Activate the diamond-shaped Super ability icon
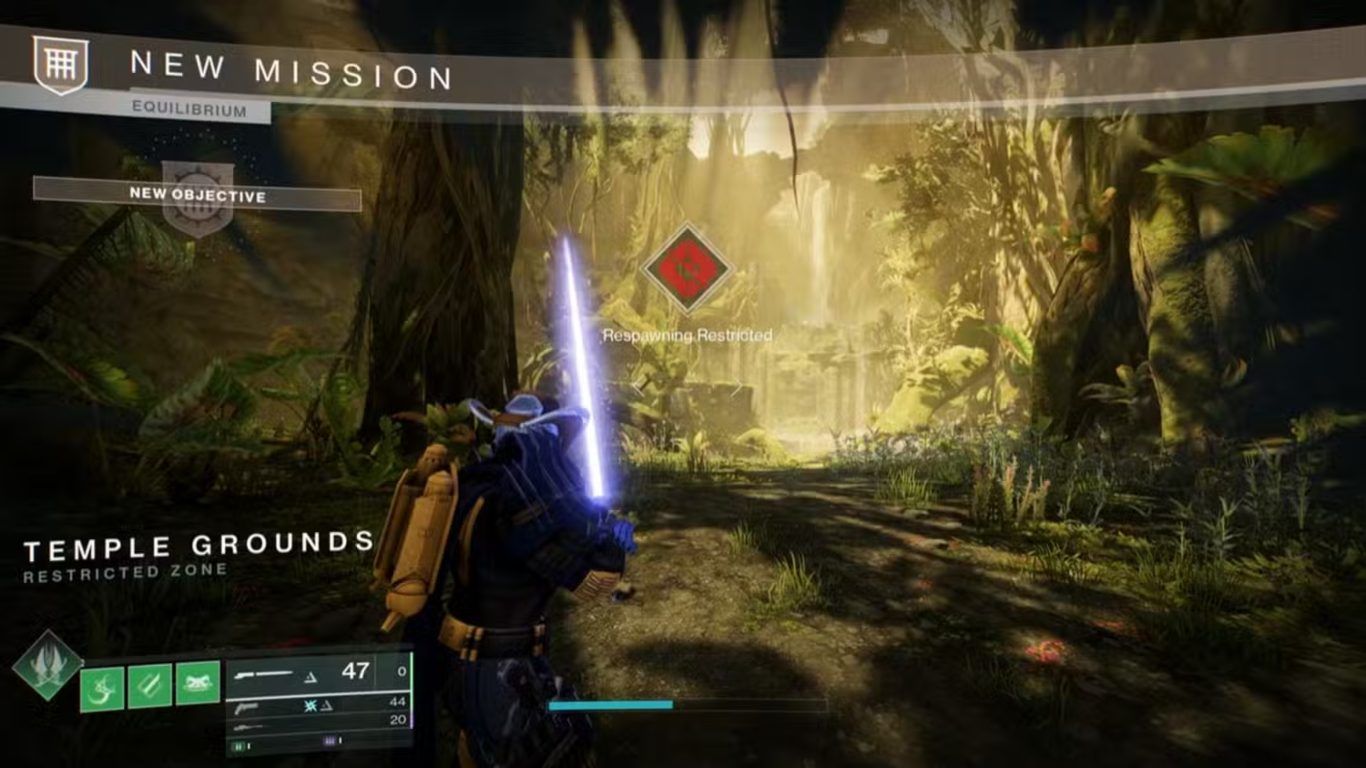Image resolution: width=1366 pixels, height=768 pixels. pos(47,664)
